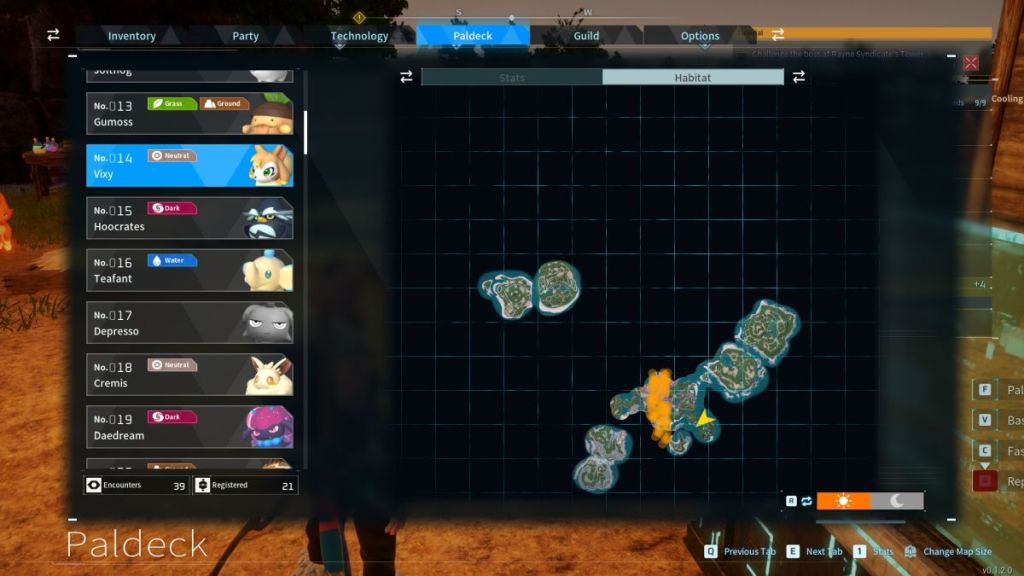Switch habitat view to daytime sun
Viewport: 1024px width, 576px height.
[x=843, y=500]
